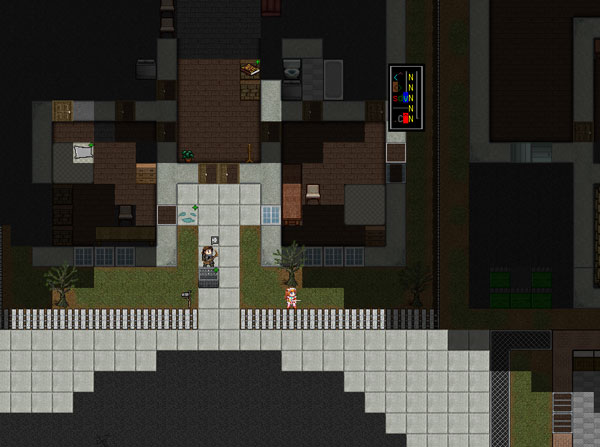Click the ASCII overmap minimap panel
This screenshot has width=600, height=447.
[406, 97]
